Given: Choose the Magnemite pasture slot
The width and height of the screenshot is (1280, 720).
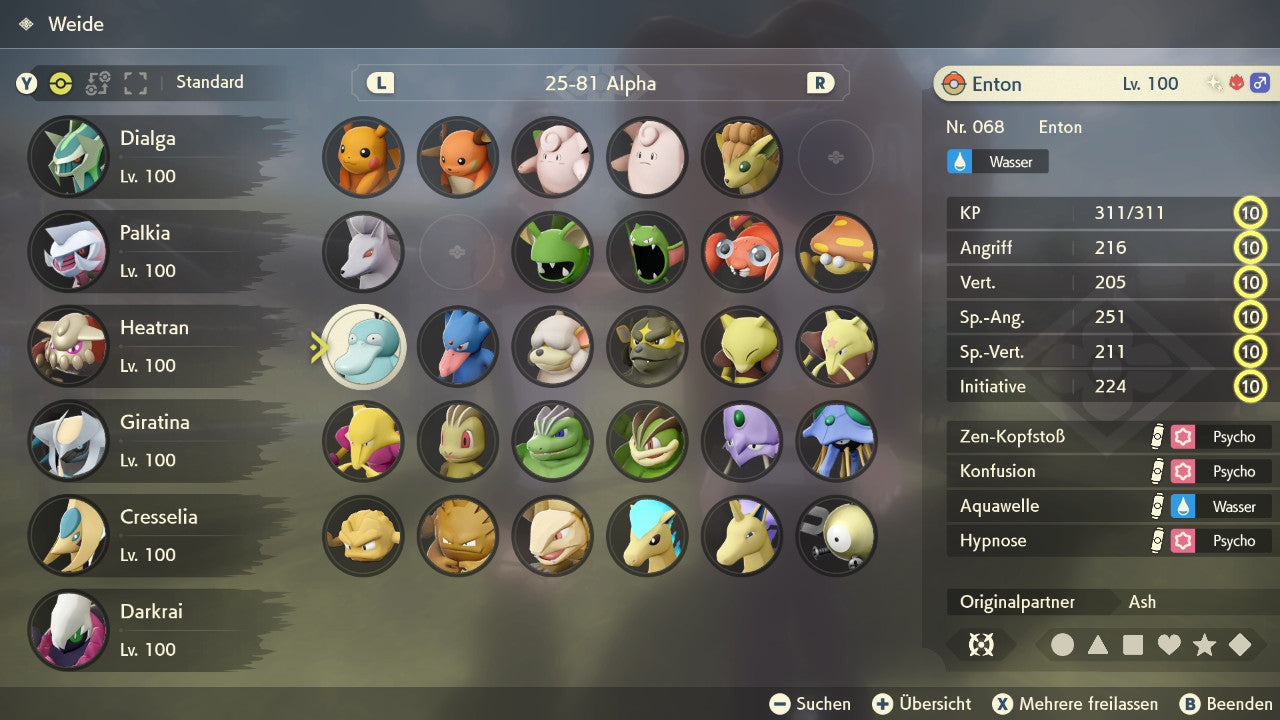Looking at the screenshot, I should [836, 536].
